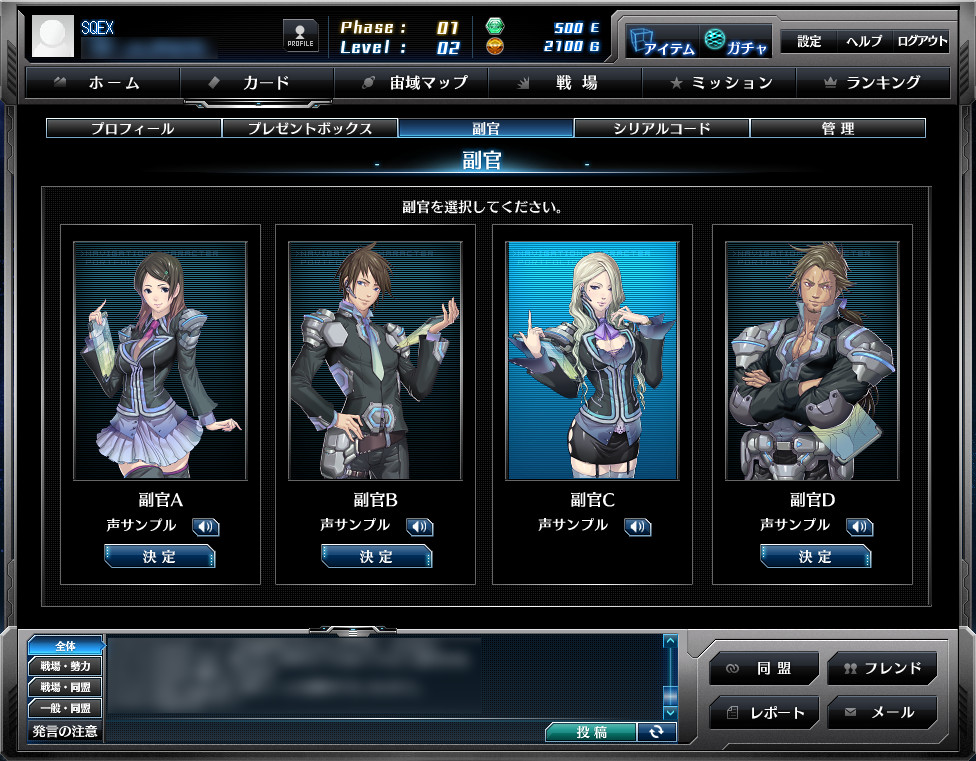The height and width of the screenshot is (761, 976).
Task: Open the シリアルコード tab
Action: [661, 128]
